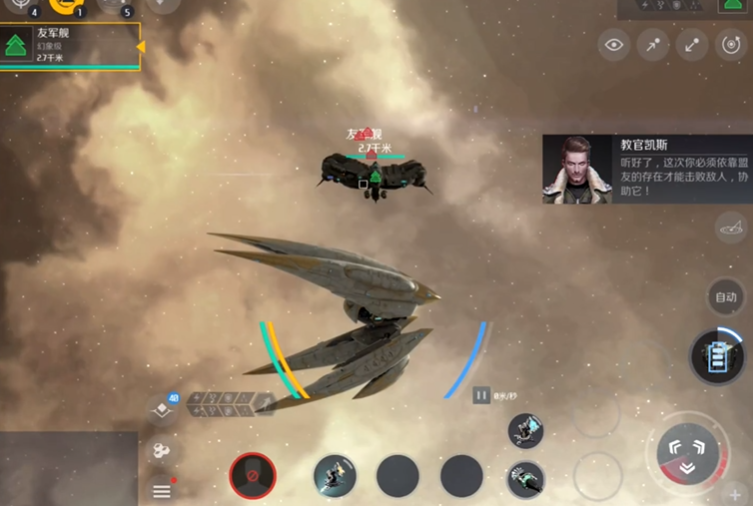Viewport: 753px width, 506px height.
Task: Stop the ship with the pause button
Action: point(481,395)
